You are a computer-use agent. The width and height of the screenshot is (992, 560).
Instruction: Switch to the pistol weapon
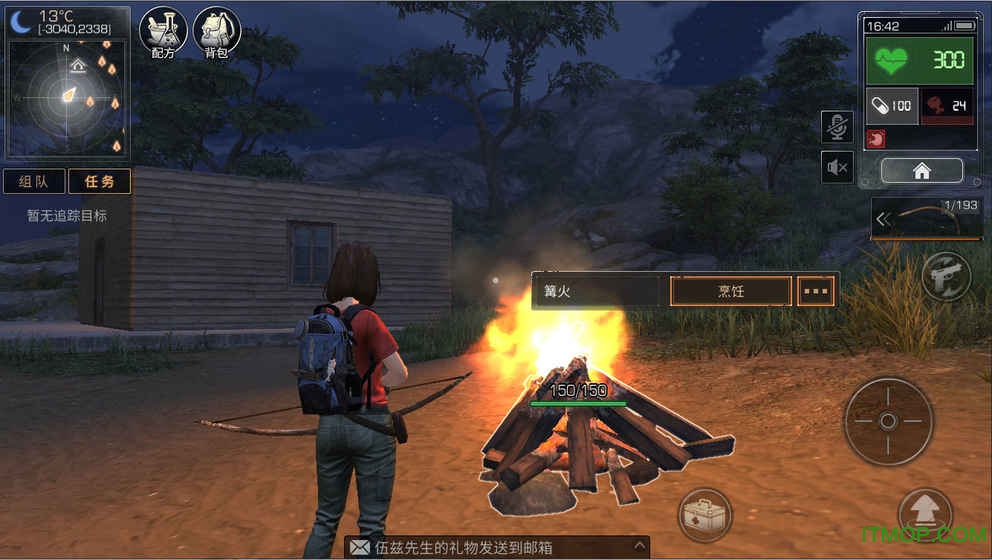(946, 276)
